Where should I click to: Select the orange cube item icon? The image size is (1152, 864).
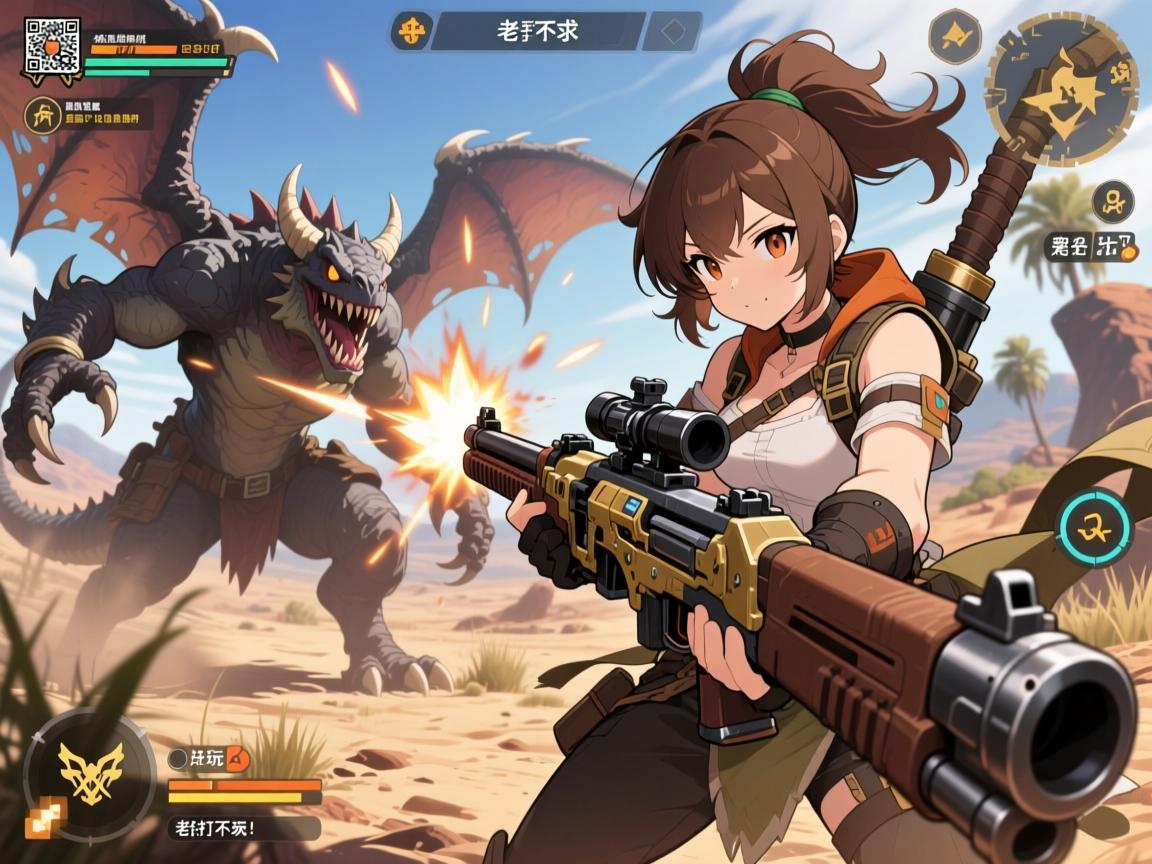[46, 818]
